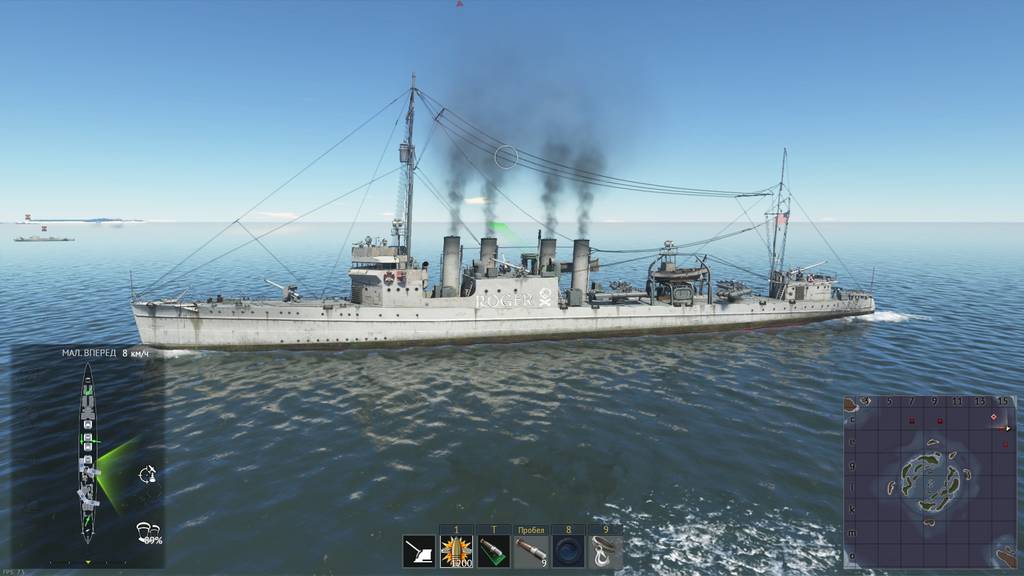
Task: Open the island minimap
Action: click(930, 481)
